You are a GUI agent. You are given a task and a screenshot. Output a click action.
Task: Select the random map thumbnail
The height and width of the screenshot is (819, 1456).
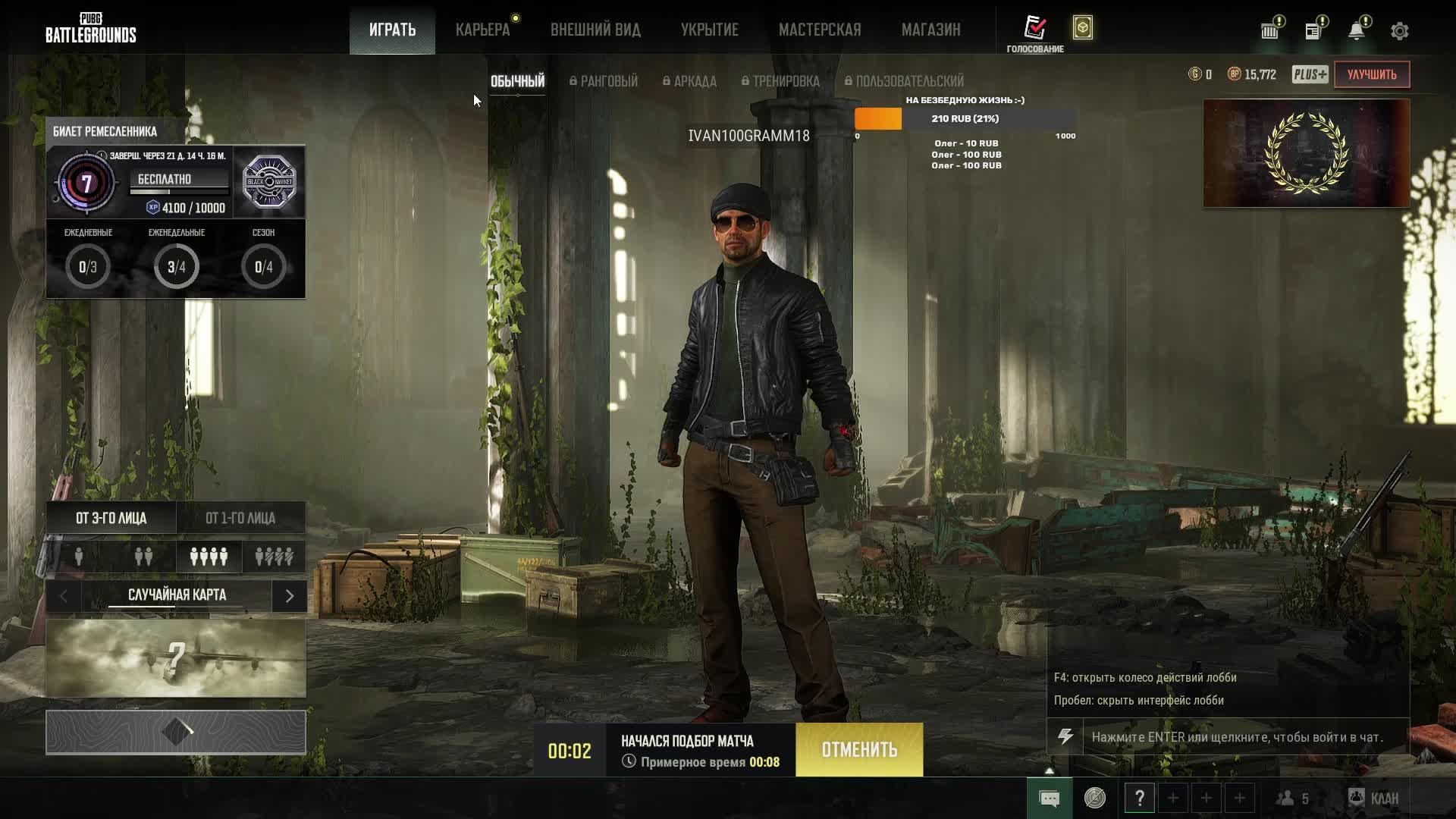click(x=176, y=658)
